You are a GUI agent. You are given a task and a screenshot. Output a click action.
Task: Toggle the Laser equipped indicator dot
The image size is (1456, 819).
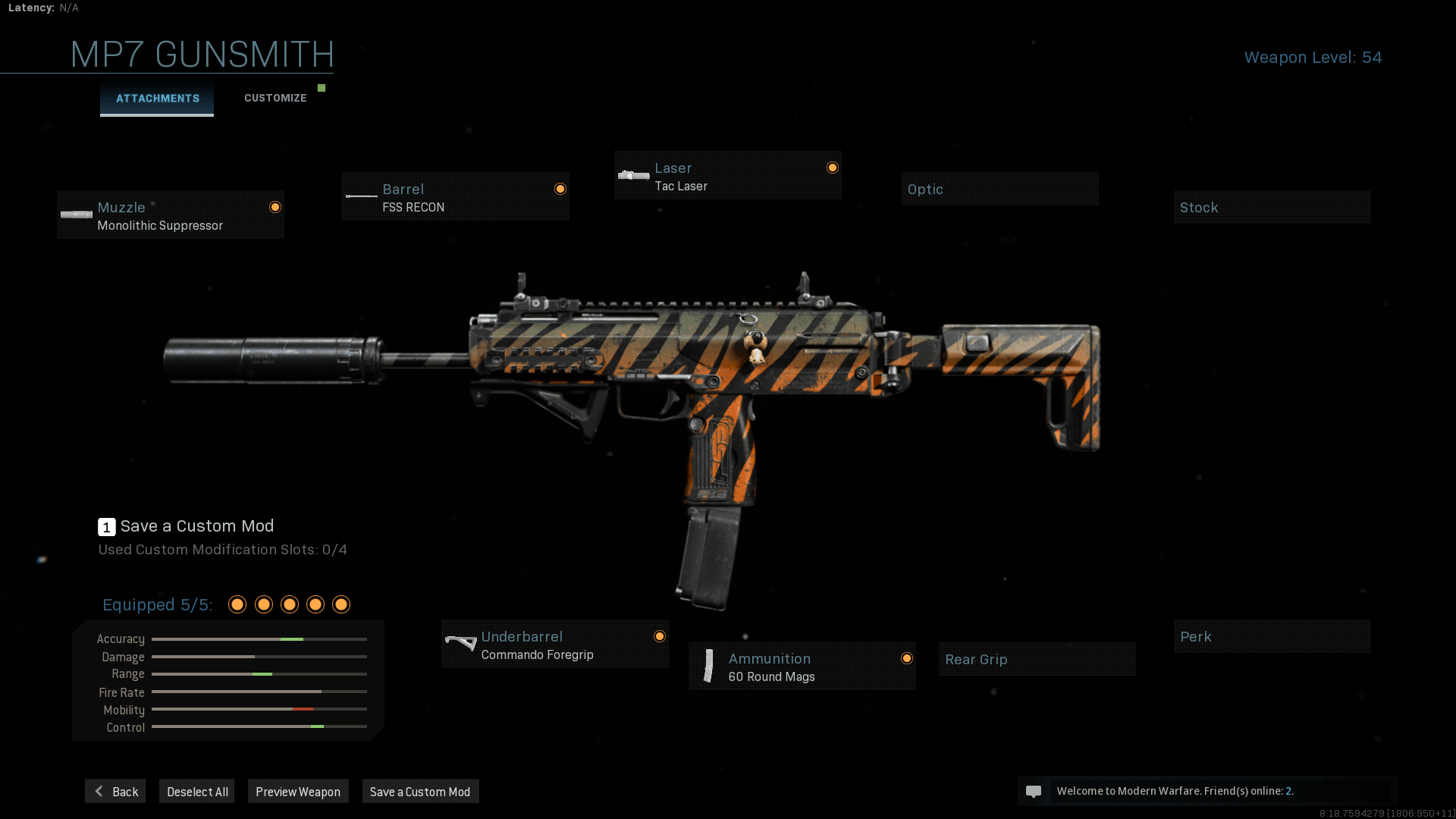(832, 166)
